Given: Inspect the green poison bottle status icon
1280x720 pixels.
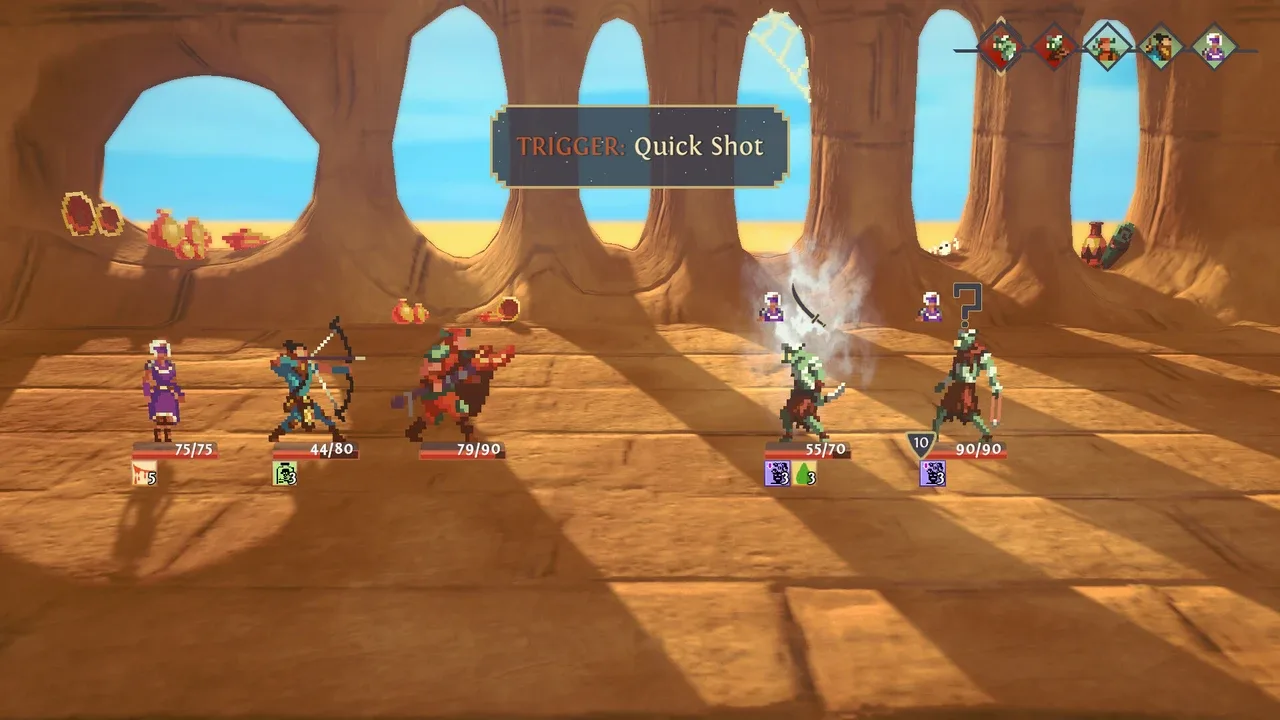Looking at the screenshot, I should (285, 474).
